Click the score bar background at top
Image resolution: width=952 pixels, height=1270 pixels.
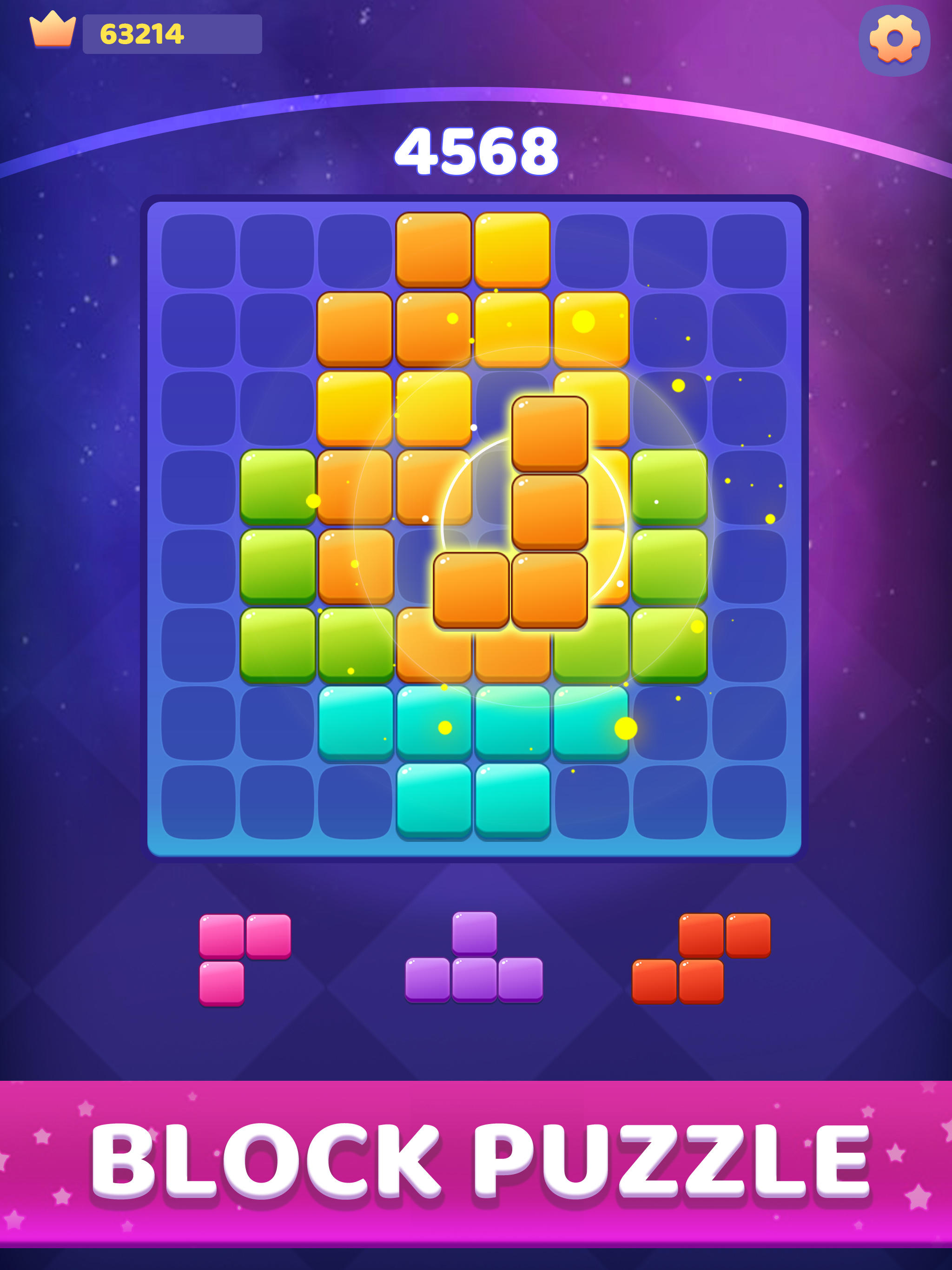172,34
